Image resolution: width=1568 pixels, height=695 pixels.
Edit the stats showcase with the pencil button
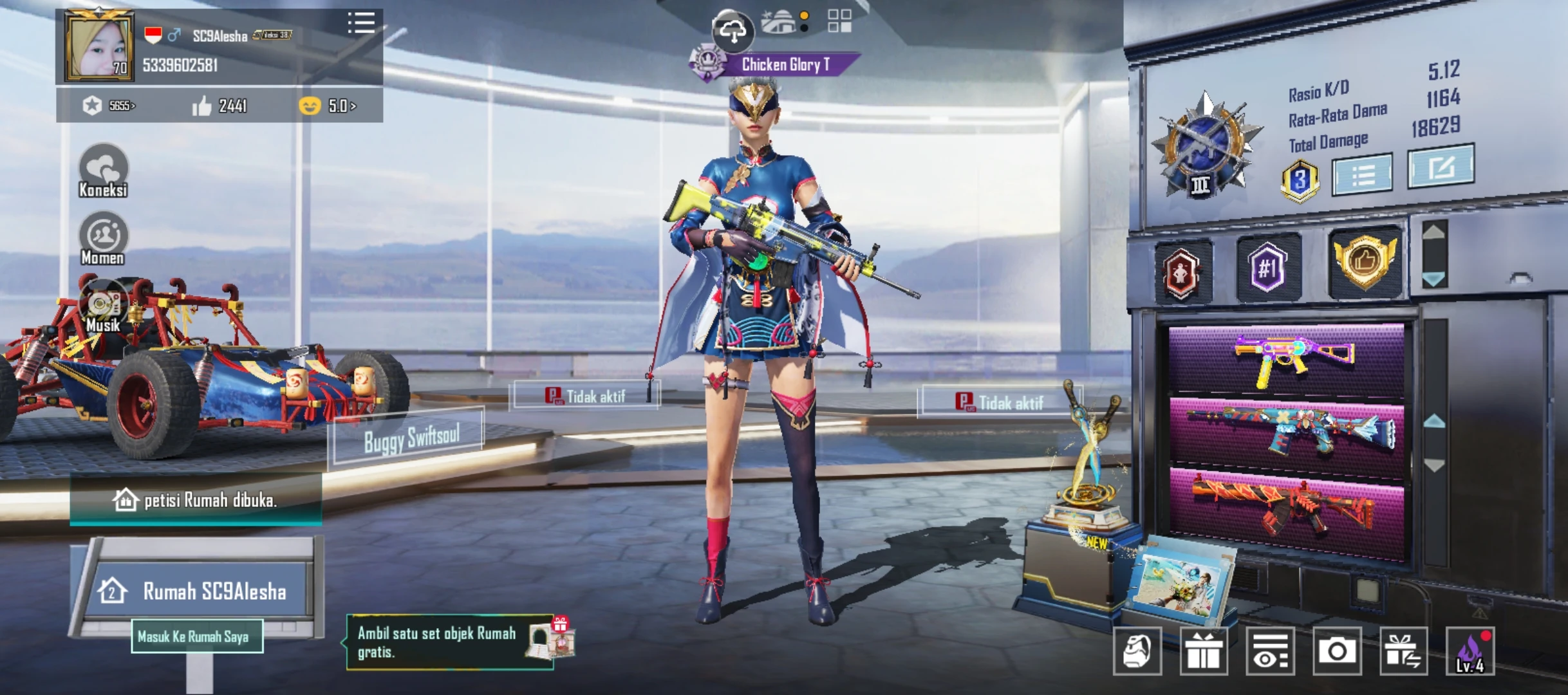(1441, 167)
